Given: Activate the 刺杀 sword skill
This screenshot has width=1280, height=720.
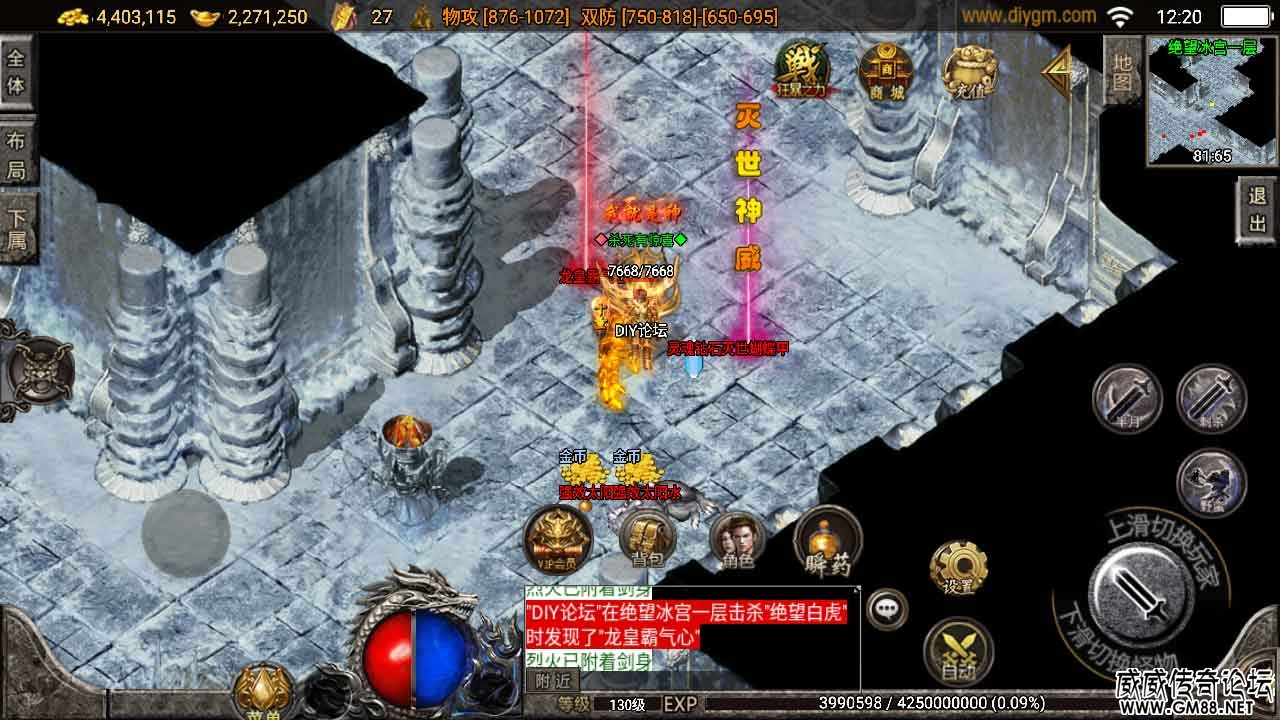Looking at the screenshot, I should (x=1211, y=399).
